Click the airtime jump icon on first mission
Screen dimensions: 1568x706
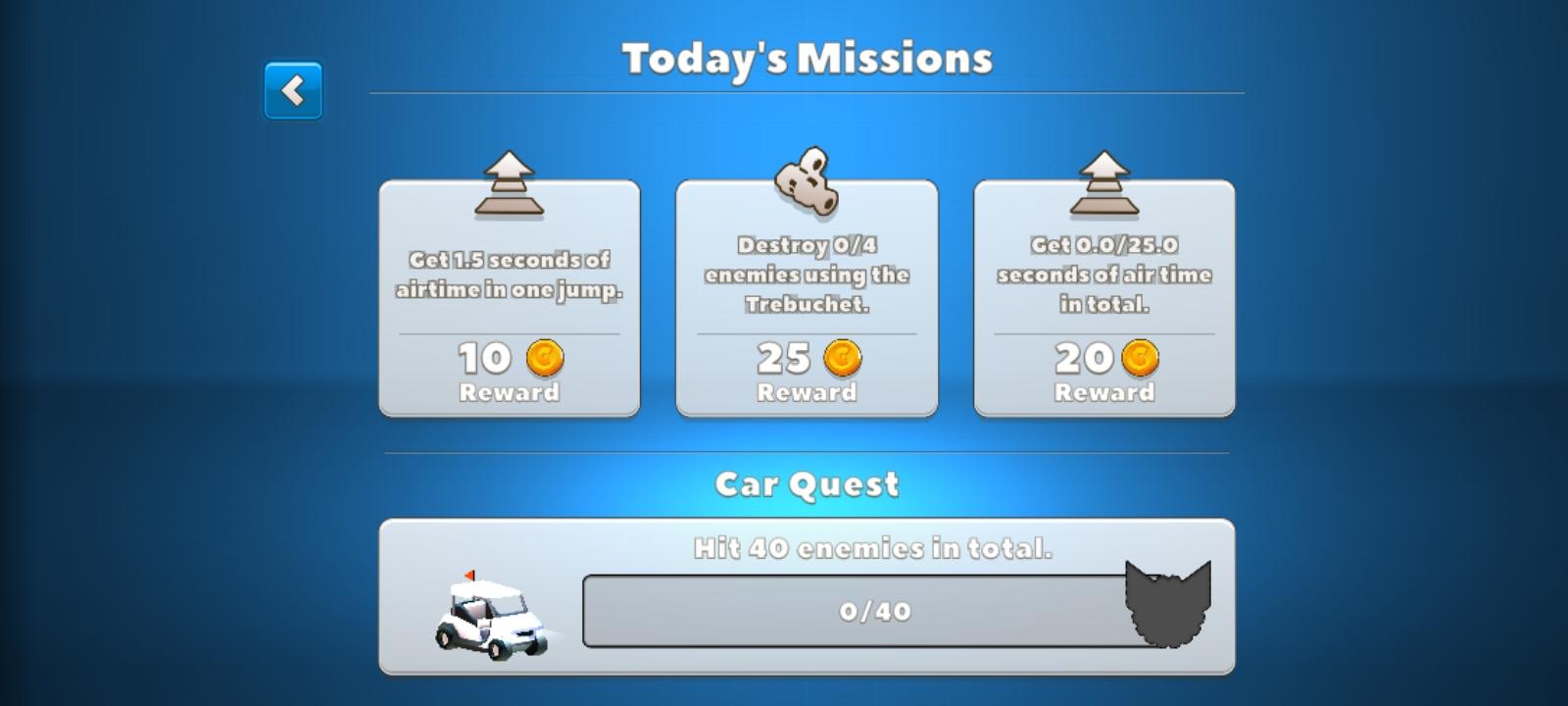tap(509, 181)
